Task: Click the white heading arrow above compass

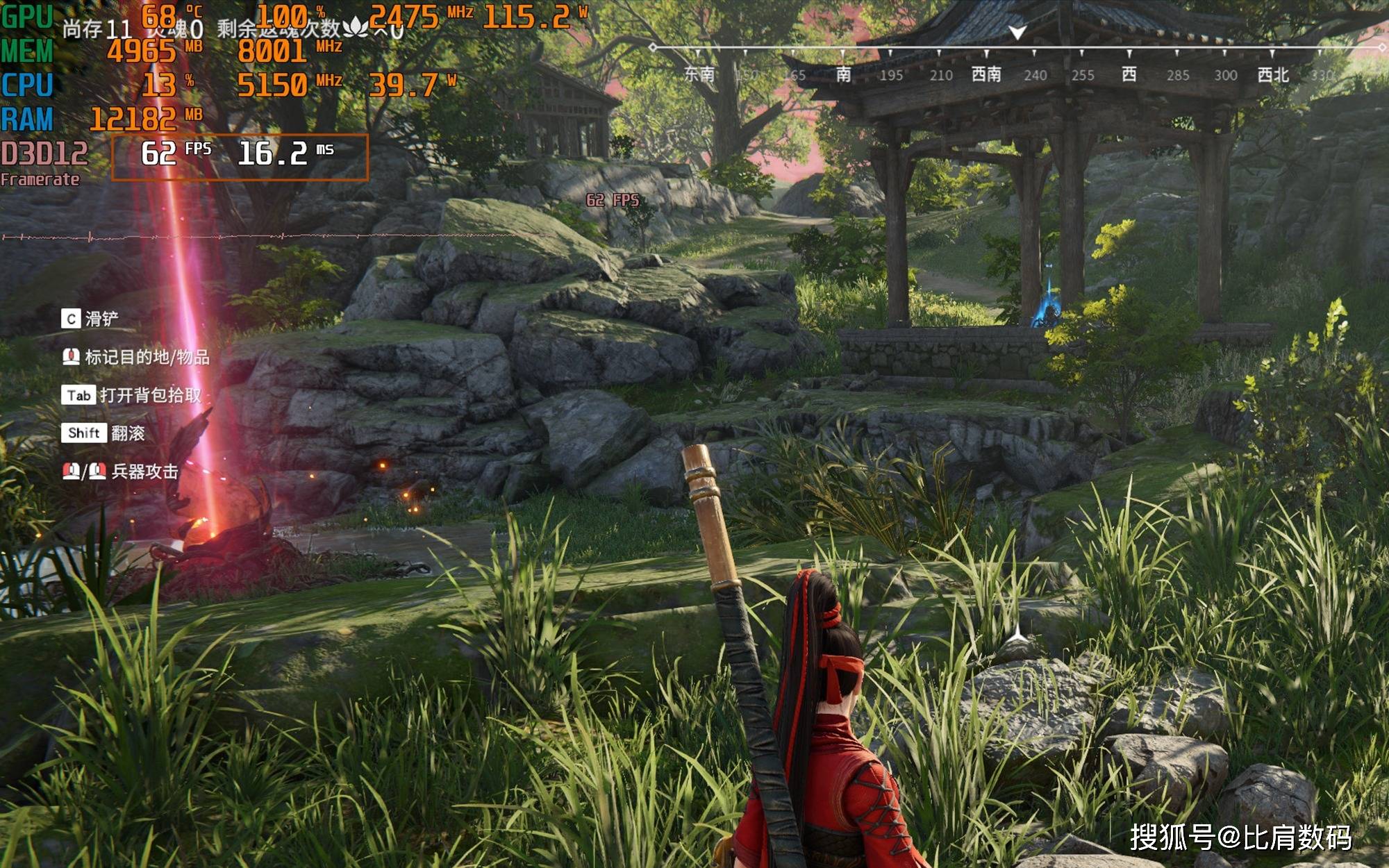Action: click(x=1017, y=33)
